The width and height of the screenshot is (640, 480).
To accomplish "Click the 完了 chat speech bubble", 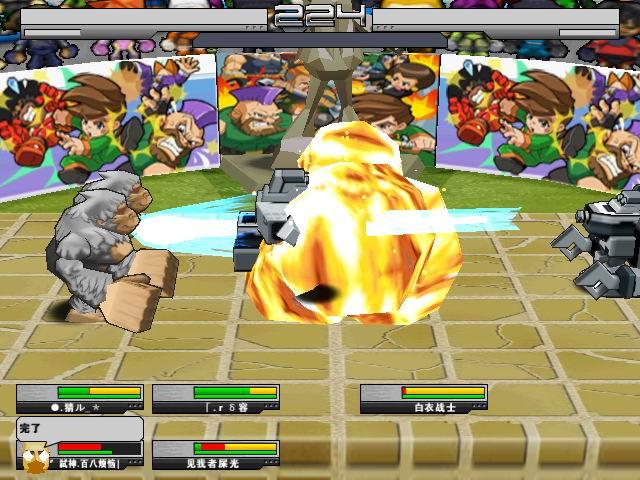I will (78, 427).
